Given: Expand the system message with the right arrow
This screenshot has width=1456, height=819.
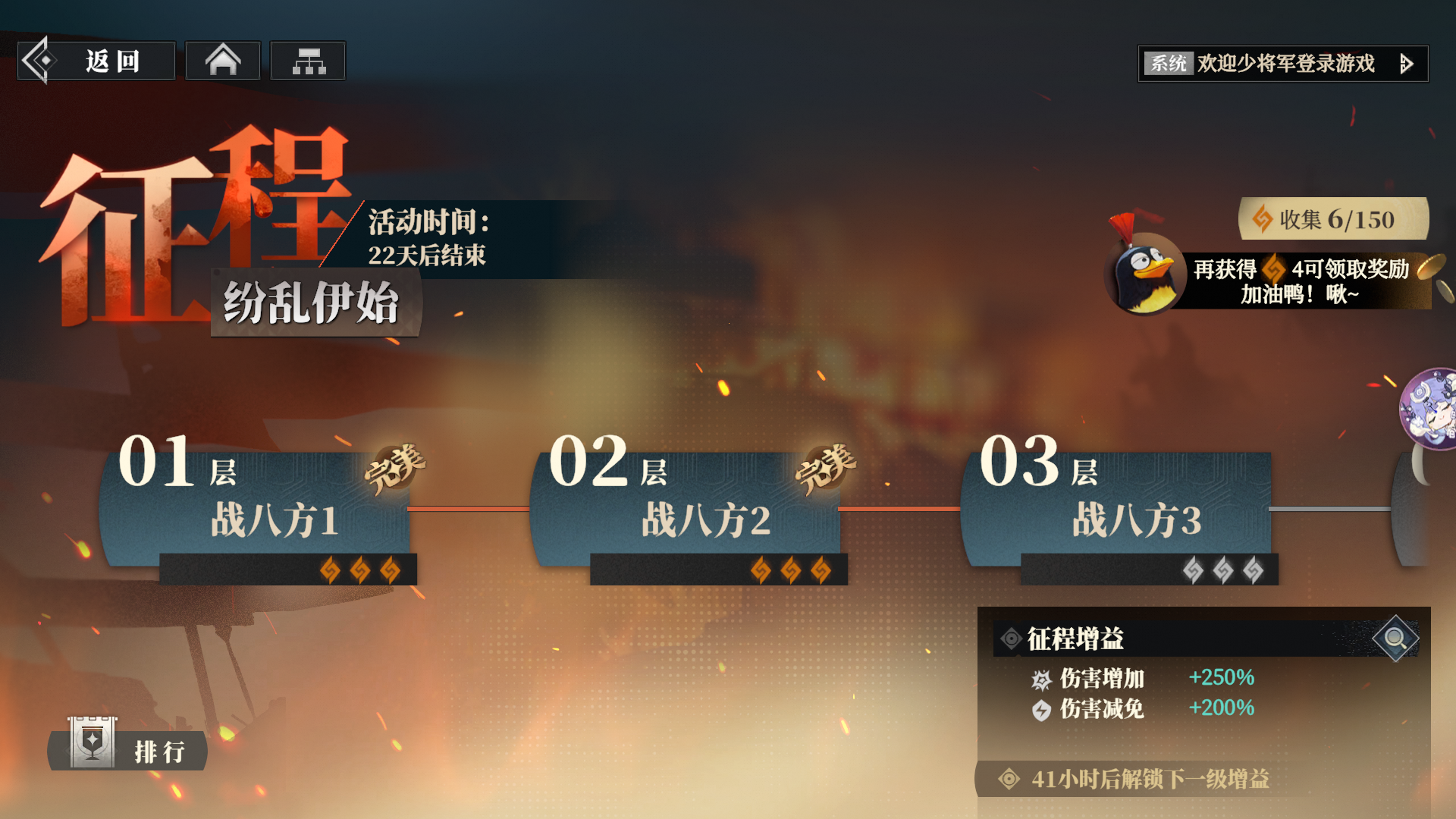Looking at the screenshot, I should pyautogui.click(x=1408, y=64).
